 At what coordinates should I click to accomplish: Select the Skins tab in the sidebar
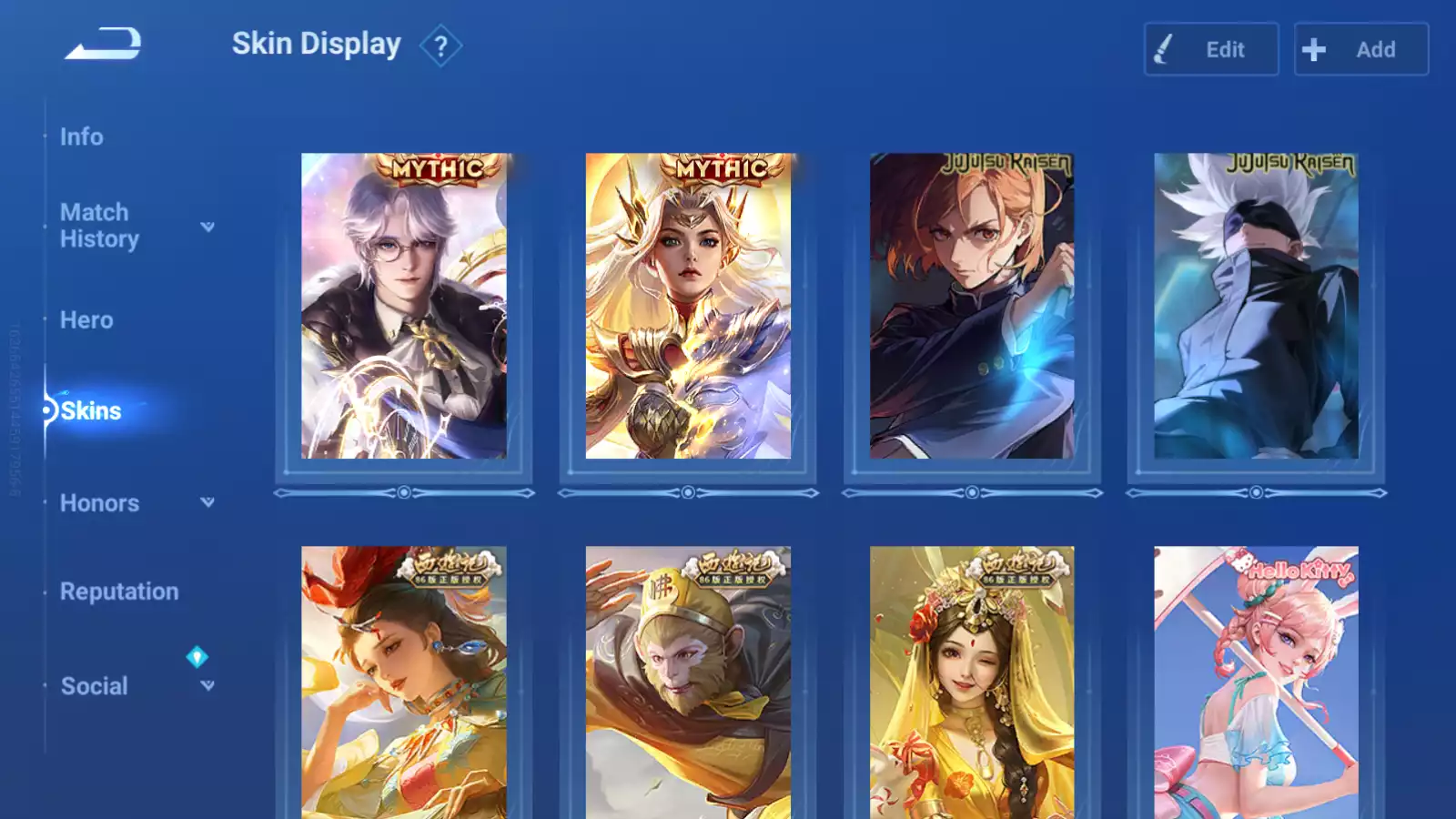[x=91, y=410]
